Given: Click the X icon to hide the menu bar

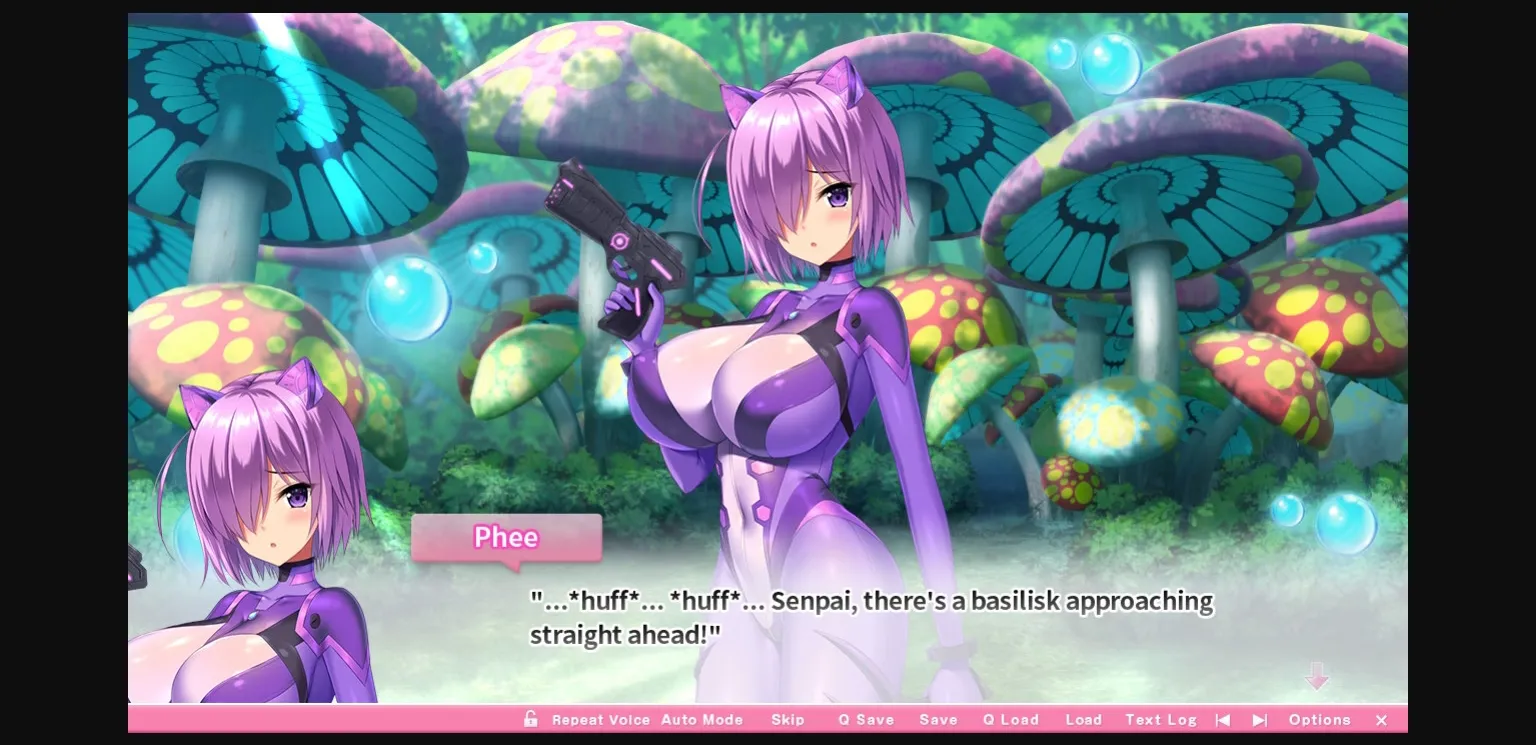Looking at the screenshot, I should [x=1381, y=719].
